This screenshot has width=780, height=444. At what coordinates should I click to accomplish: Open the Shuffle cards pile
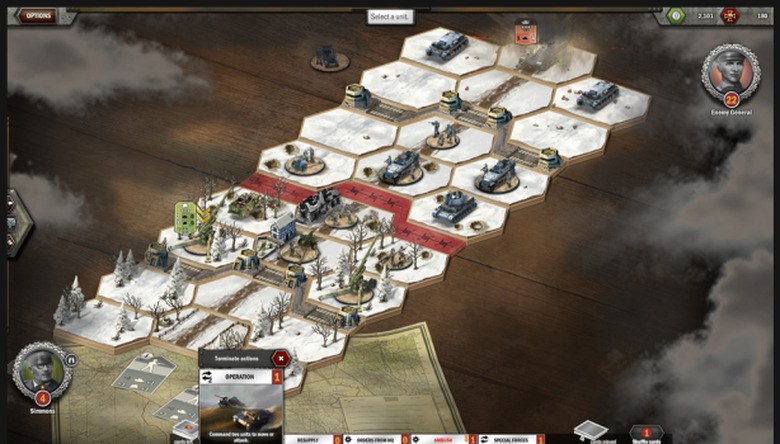[x=646, y=434]
